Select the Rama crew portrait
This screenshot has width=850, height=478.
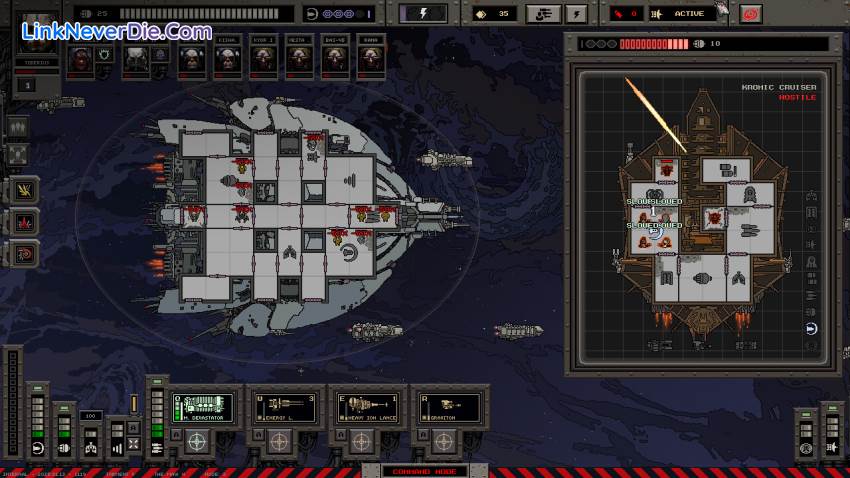(368, 60)
